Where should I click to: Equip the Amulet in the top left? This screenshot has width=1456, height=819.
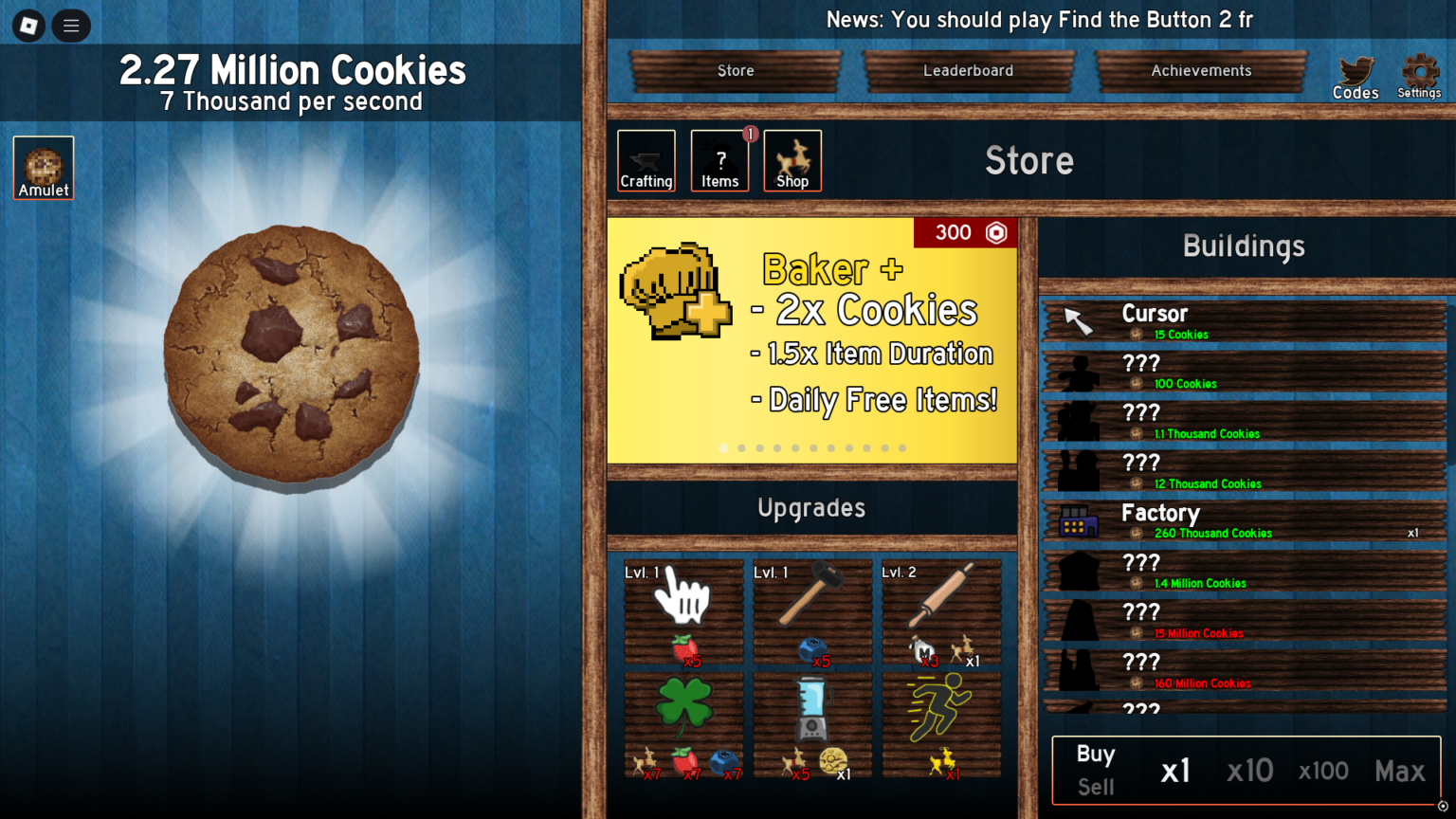43,168
